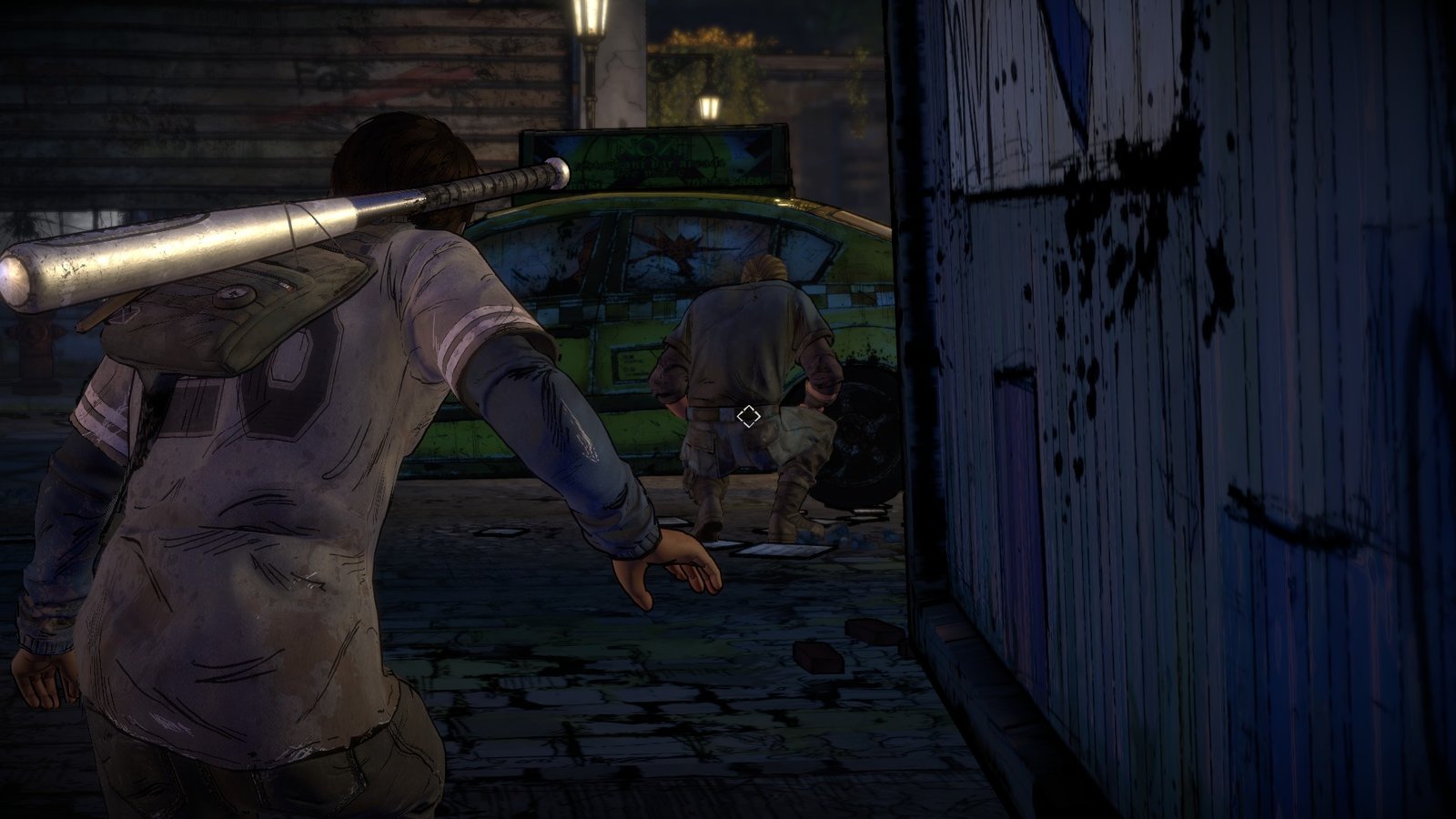Click the diamond interaction marker on the walker
The image size is (1456, 819).
748,417
